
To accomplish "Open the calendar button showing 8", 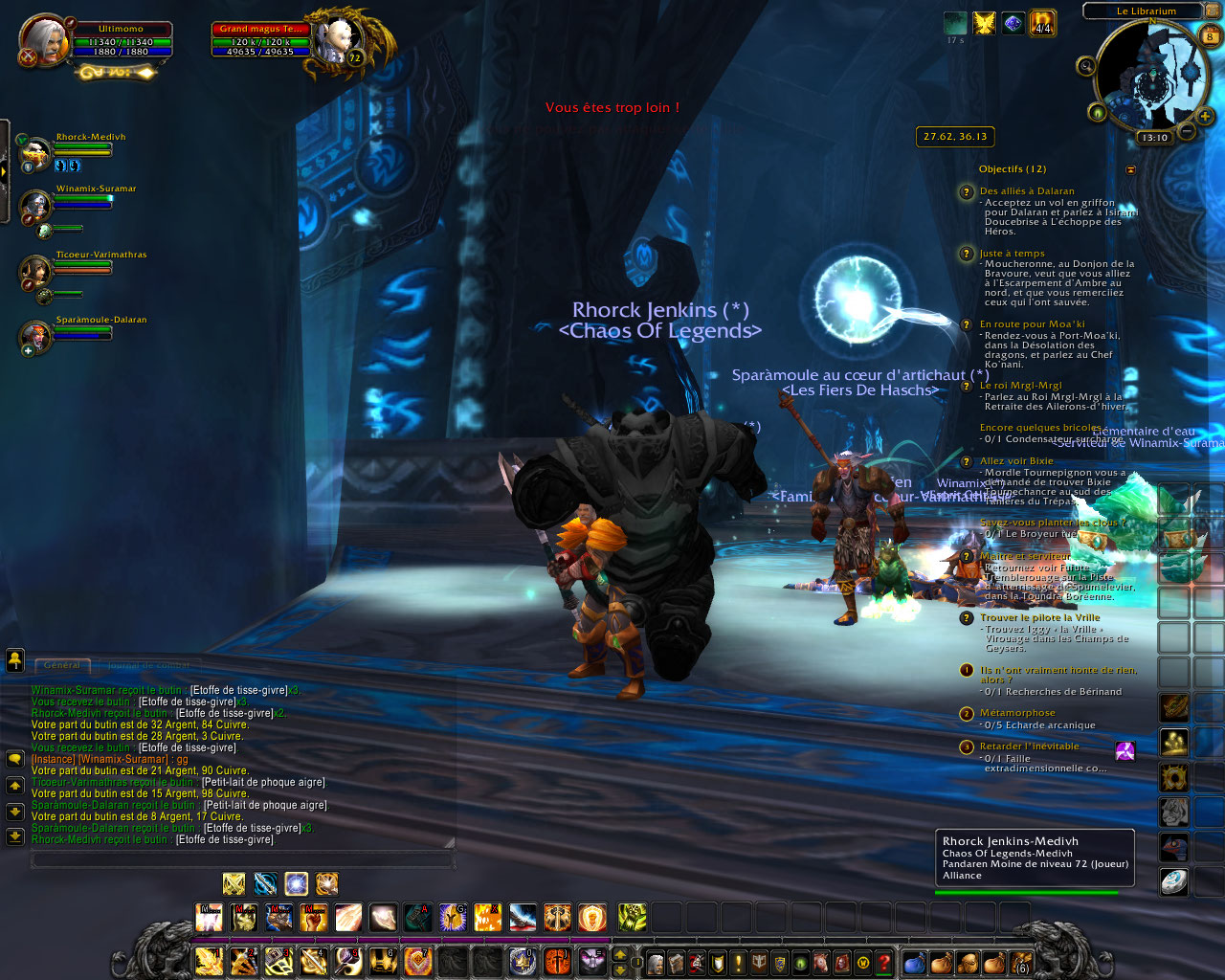I will click(x=1210, y=37).
